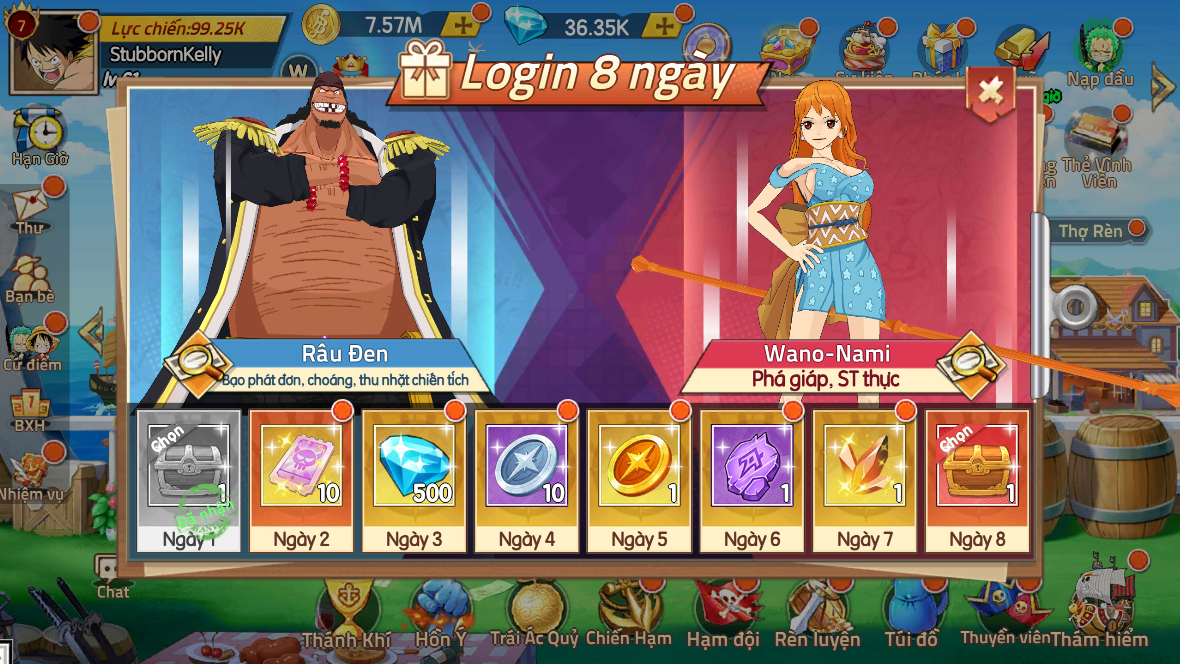
Task: Close the Login 8 ngày popup
Action: pos(990,91)
